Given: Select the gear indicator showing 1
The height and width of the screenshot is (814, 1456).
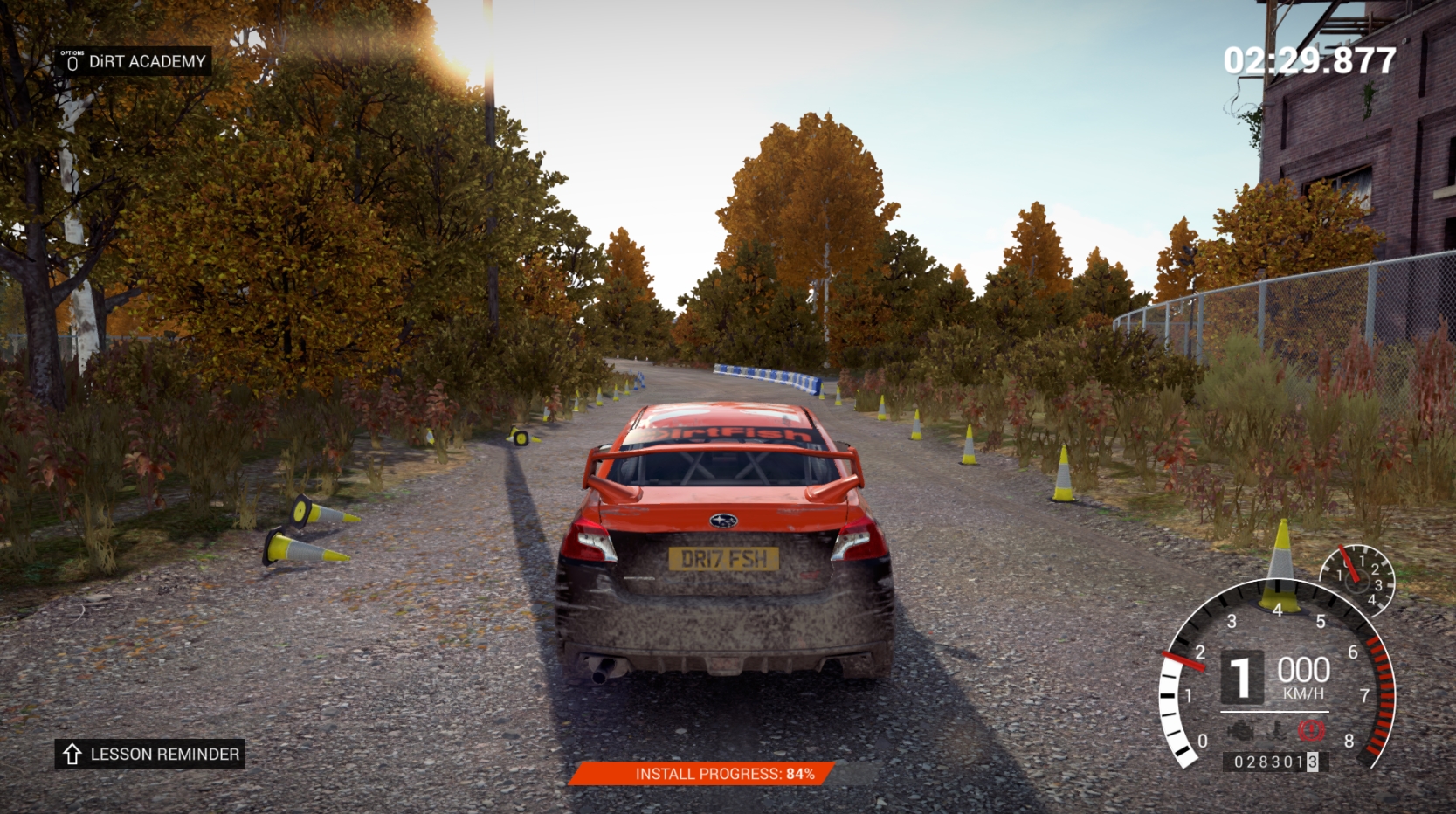Looking at the screenshot, I should coord(1244,675).
